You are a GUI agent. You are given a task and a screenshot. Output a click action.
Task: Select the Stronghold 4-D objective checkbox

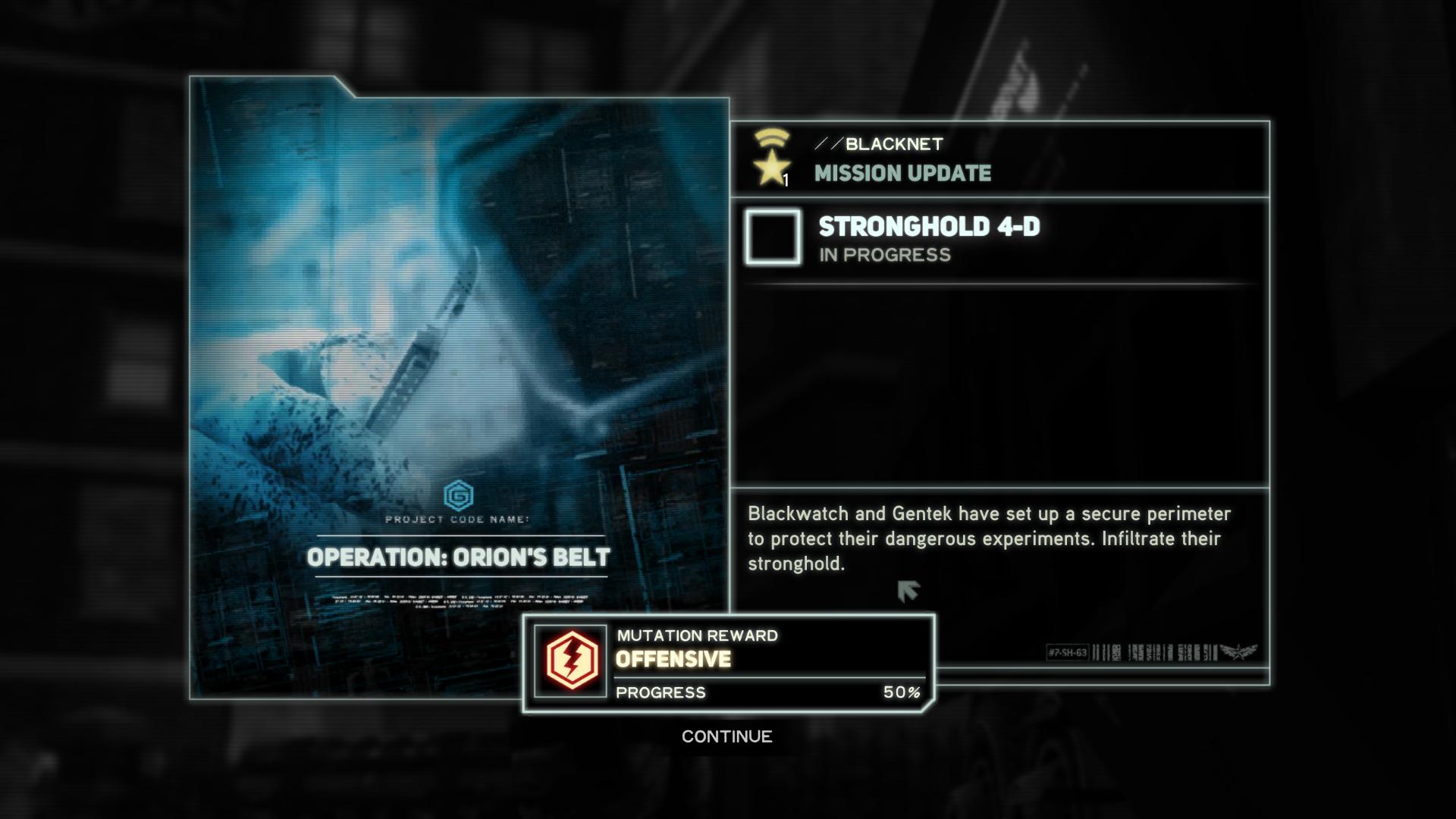tap(773, 237)
